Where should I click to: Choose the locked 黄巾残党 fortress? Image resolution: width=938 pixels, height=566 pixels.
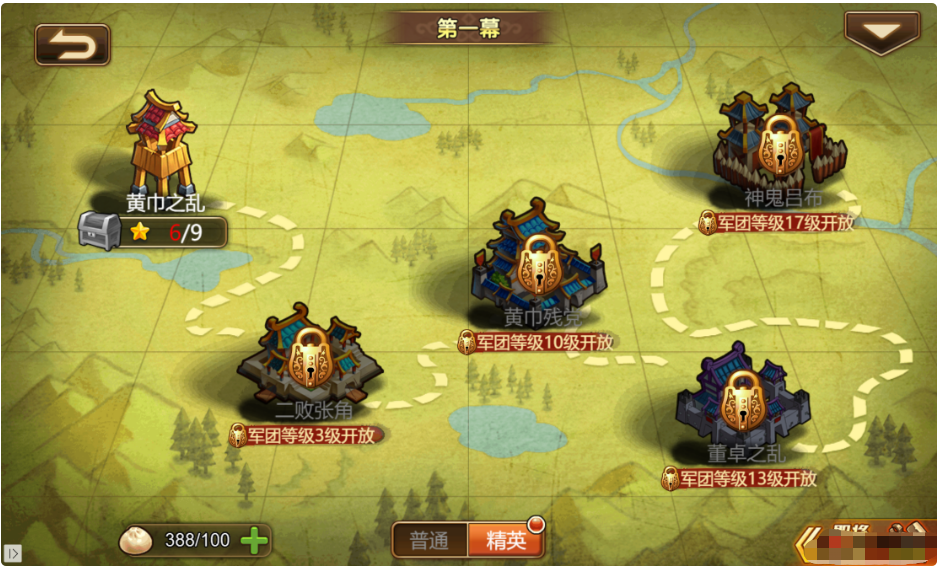tap(537, 267)
